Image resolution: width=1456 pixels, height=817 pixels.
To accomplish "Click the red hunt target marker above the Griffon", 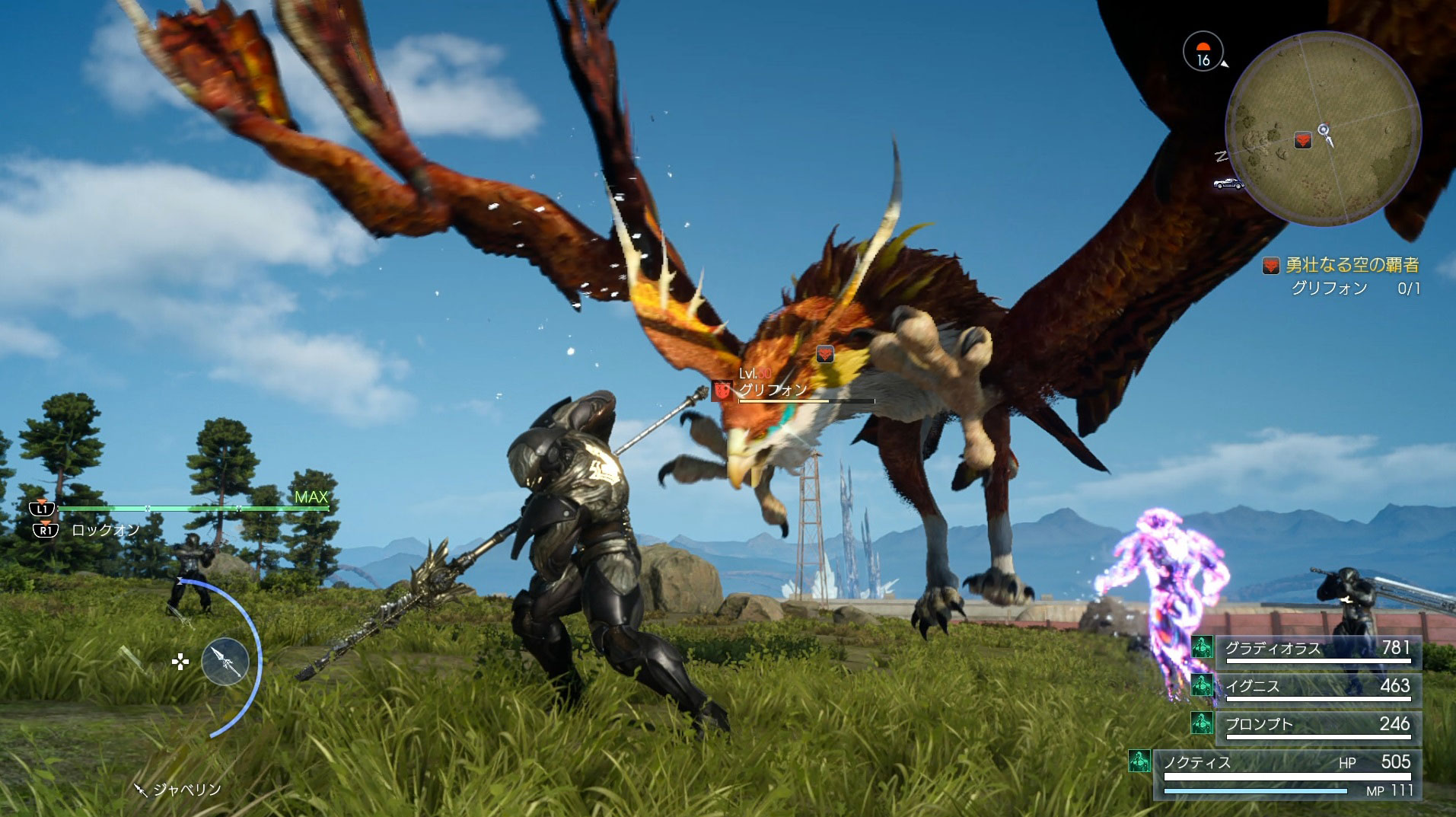I will coord(825,354).
